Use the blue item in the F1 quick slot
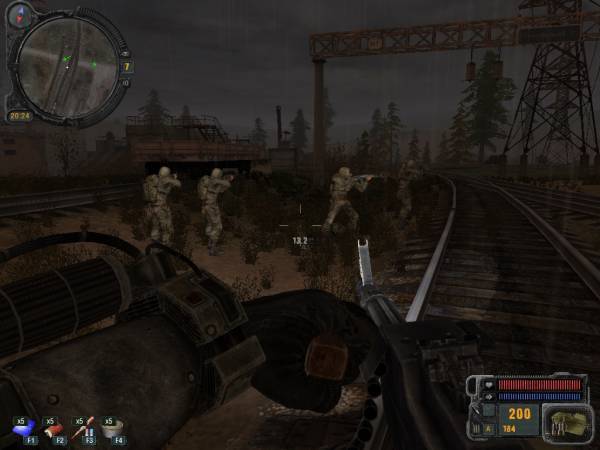The height and width of the screenshot is (450, 600). click(21, 428)
